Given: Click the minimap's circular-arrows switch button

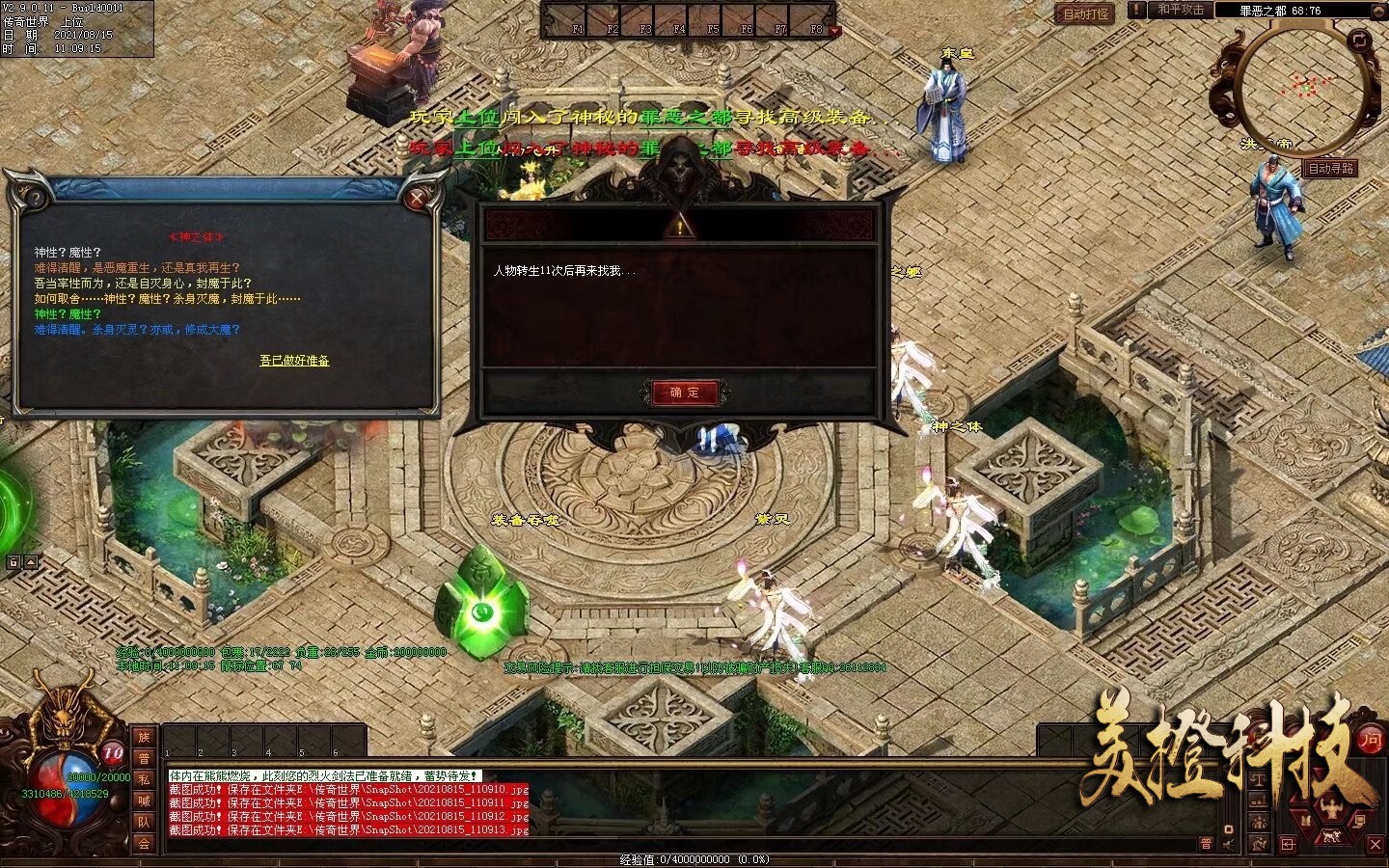Looking at the screenshot, I should pos(1360,40).
